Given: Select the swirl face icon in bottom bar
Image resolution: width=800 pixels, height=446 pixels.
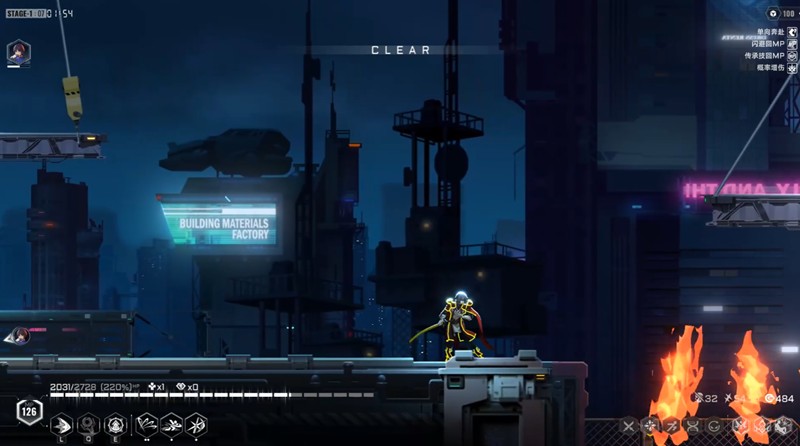Looking at the screenshot, I should pyautogui.click(x=713, y=427).
